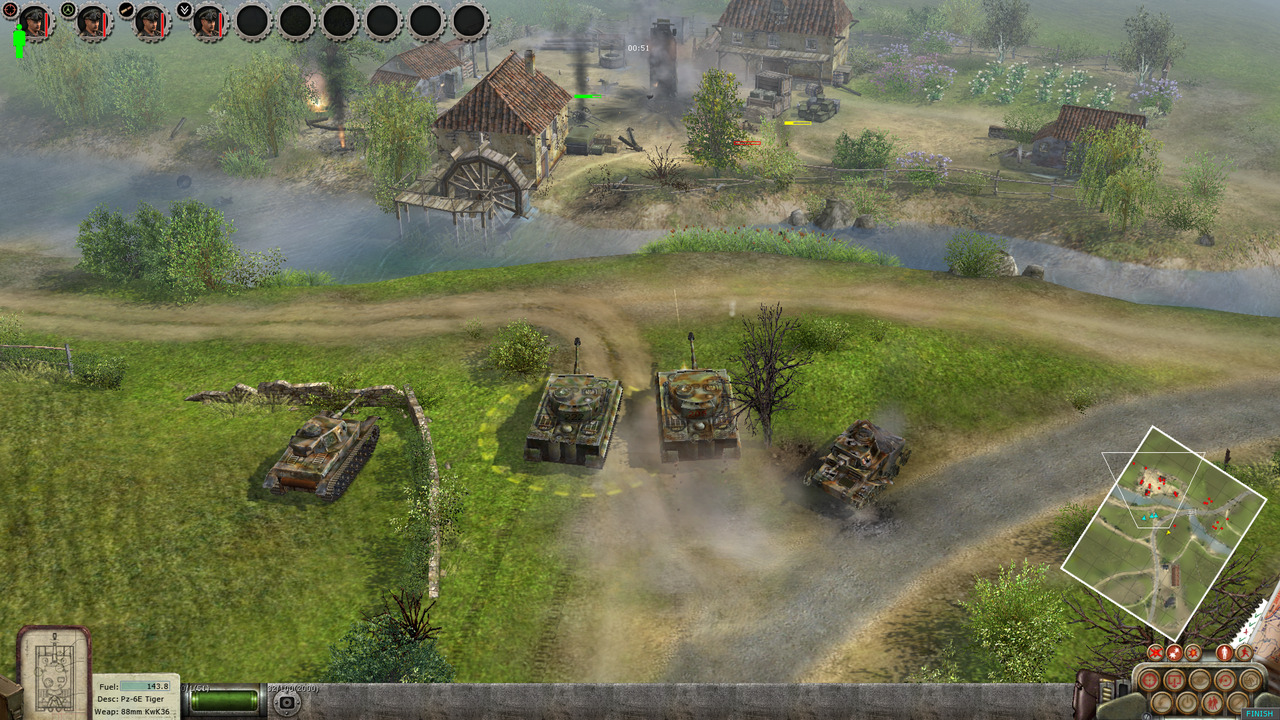Viewport: 1280px width, 720px height.
Task: Click the eye icon command button
Action: coord(1200,680)
